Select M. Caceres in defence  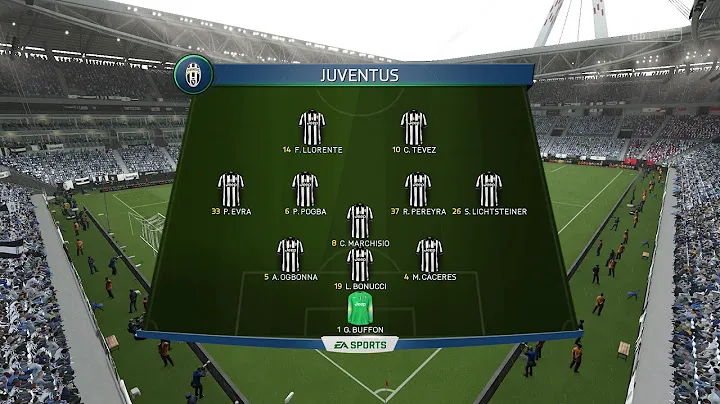pyautogui.click(x=429, y=254)
